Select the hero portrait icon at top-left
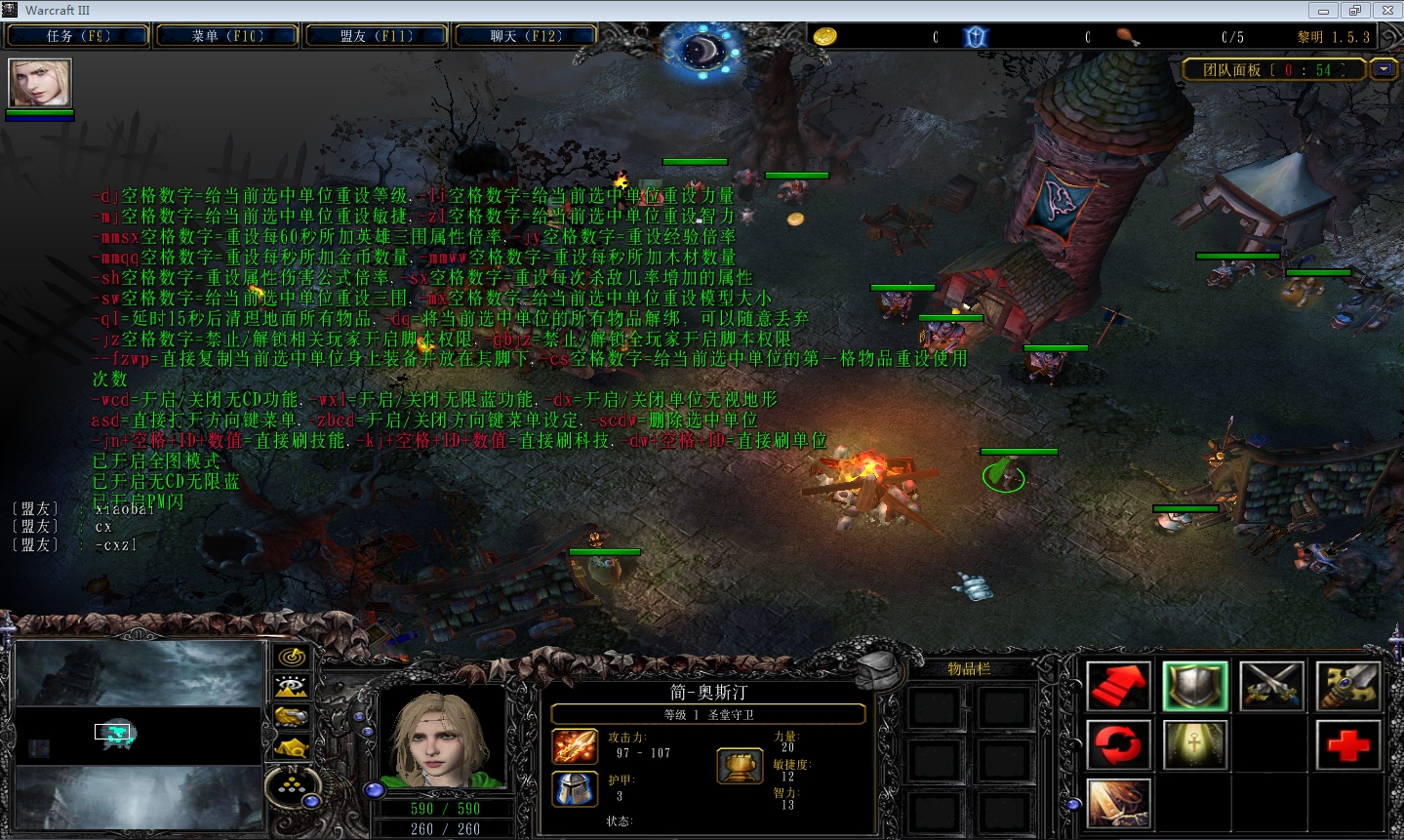 pyautogui.click(x=40, y=83)
